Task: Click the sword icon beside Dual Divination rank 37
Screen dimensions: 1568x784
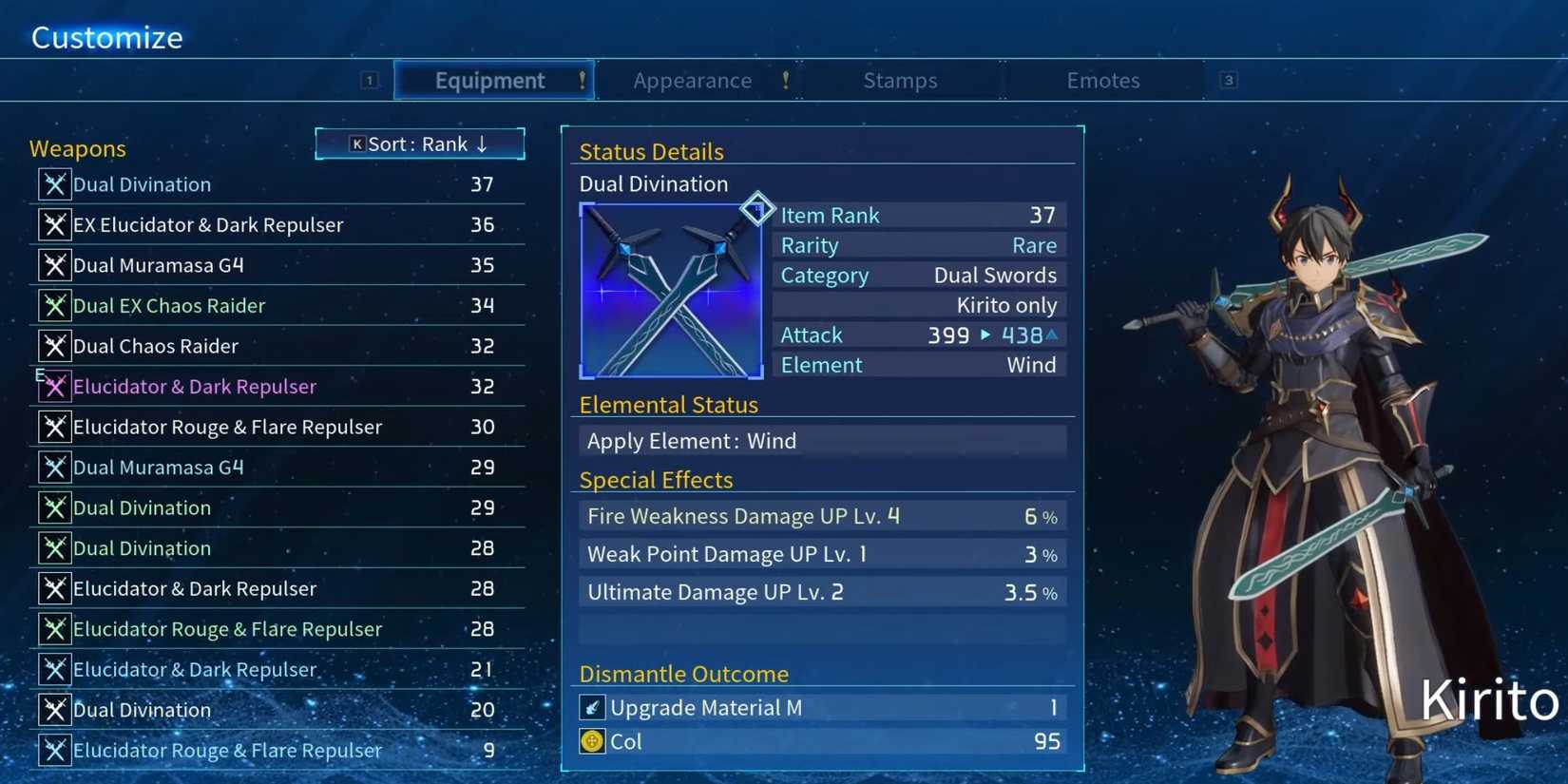Action: click(54, 184)
